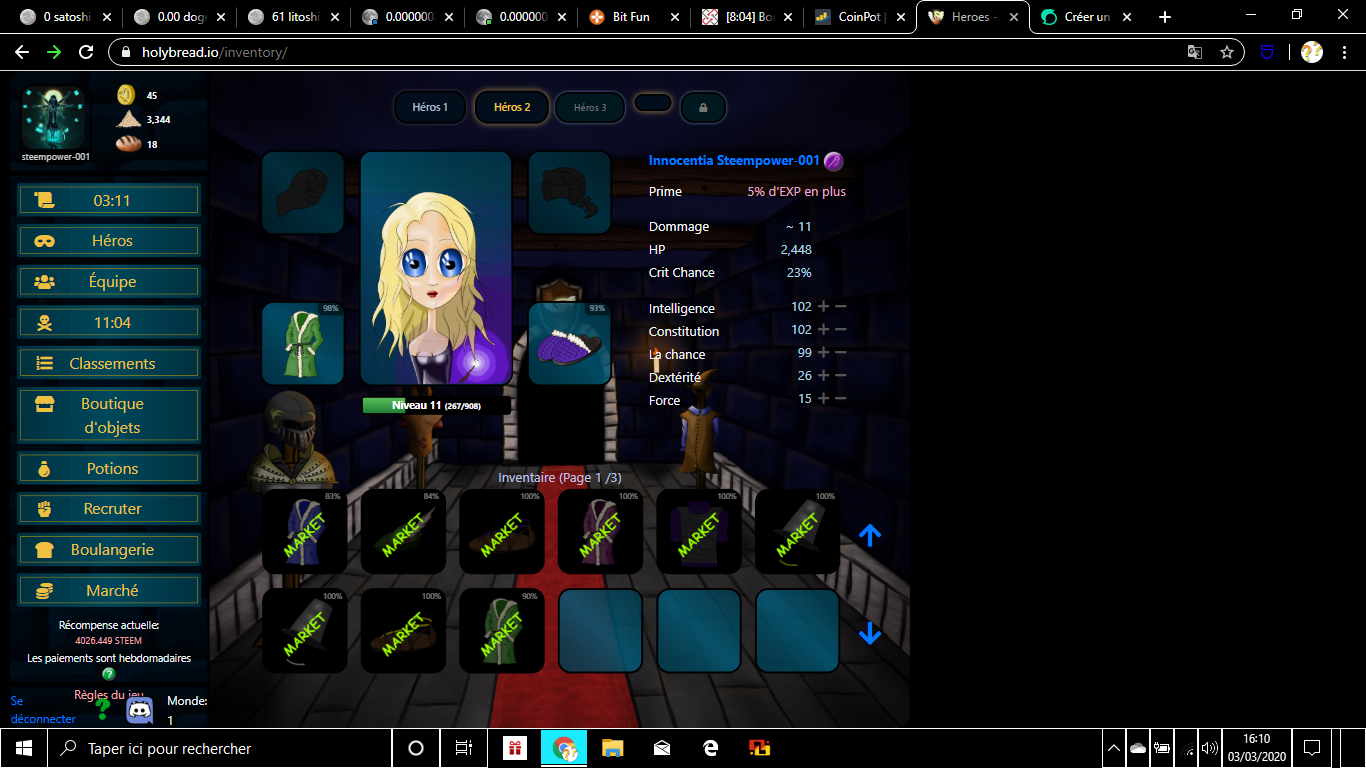
Task: Open the Équipe menu
Action: pos(109,282)
